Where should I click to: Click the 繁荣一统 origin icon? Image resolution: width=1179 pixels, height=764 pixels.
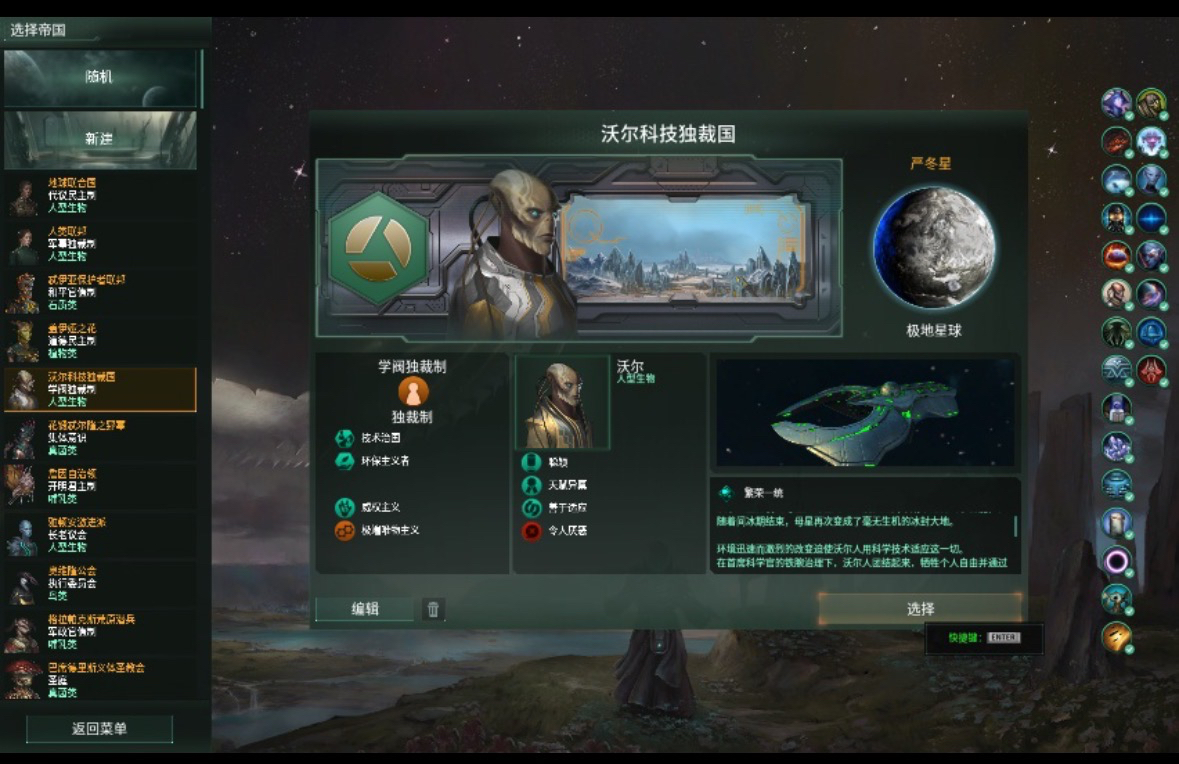726,493
